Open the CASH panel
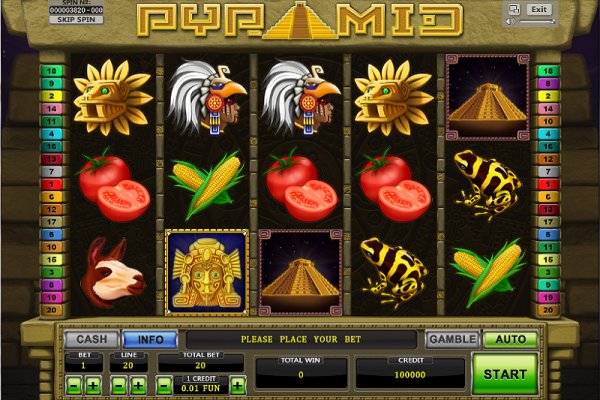The image size is (600, 400). (92, 339)
